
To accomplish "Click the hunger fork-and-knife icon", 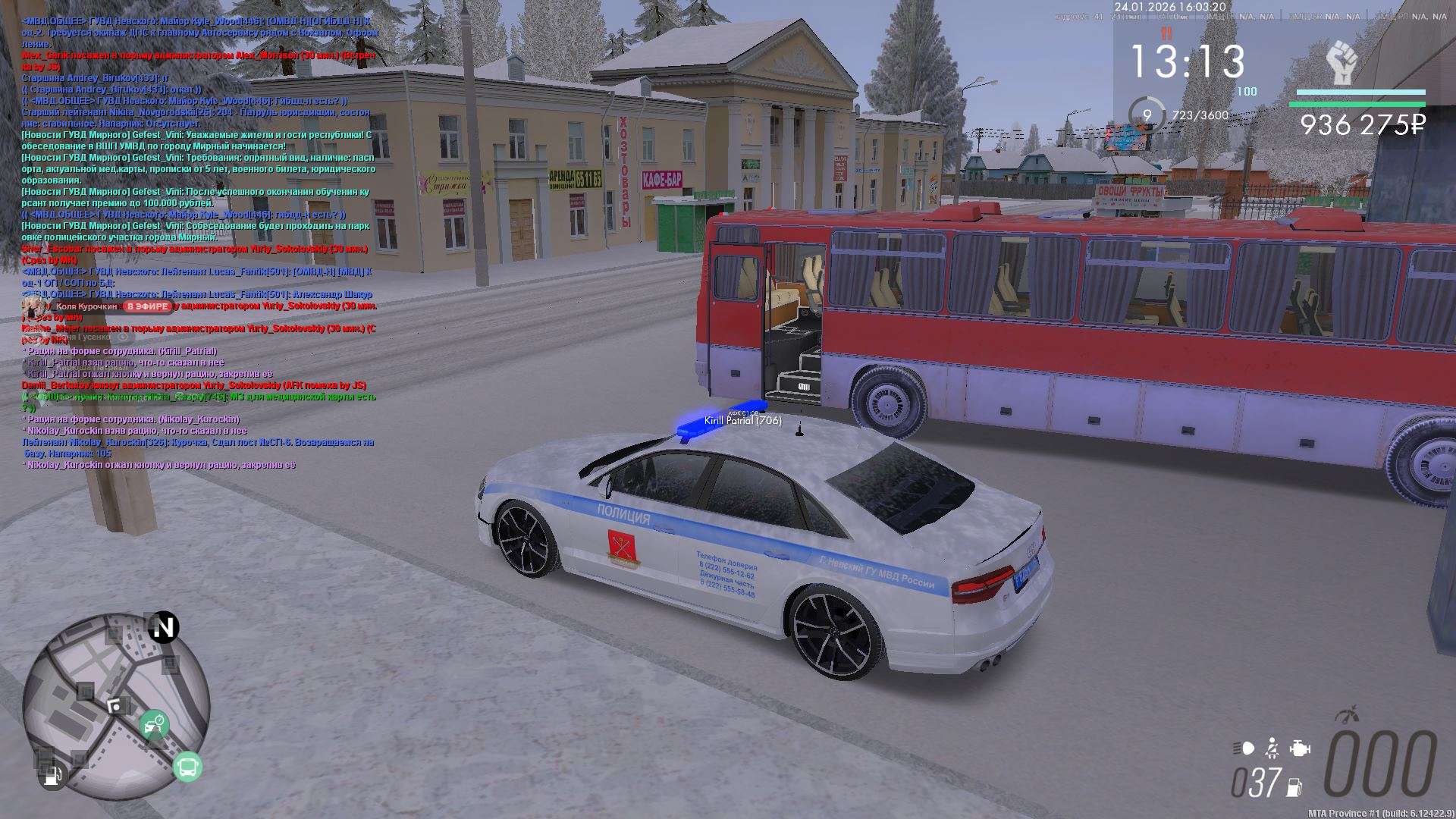I will click(1166, 34).
